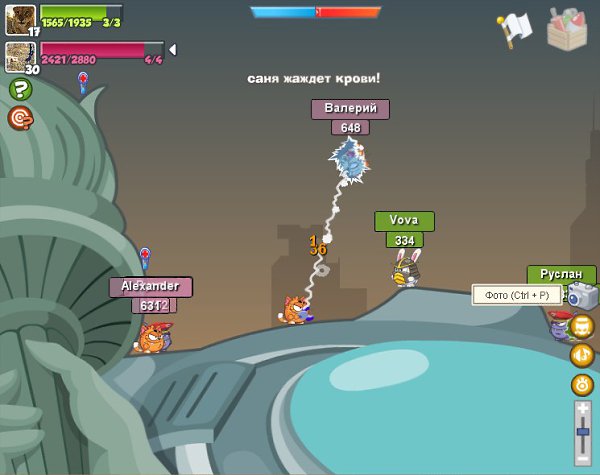This screenshot has width=600, height=475.
Task: Click the white arrow beside red health bar
Action: point(172,50)
